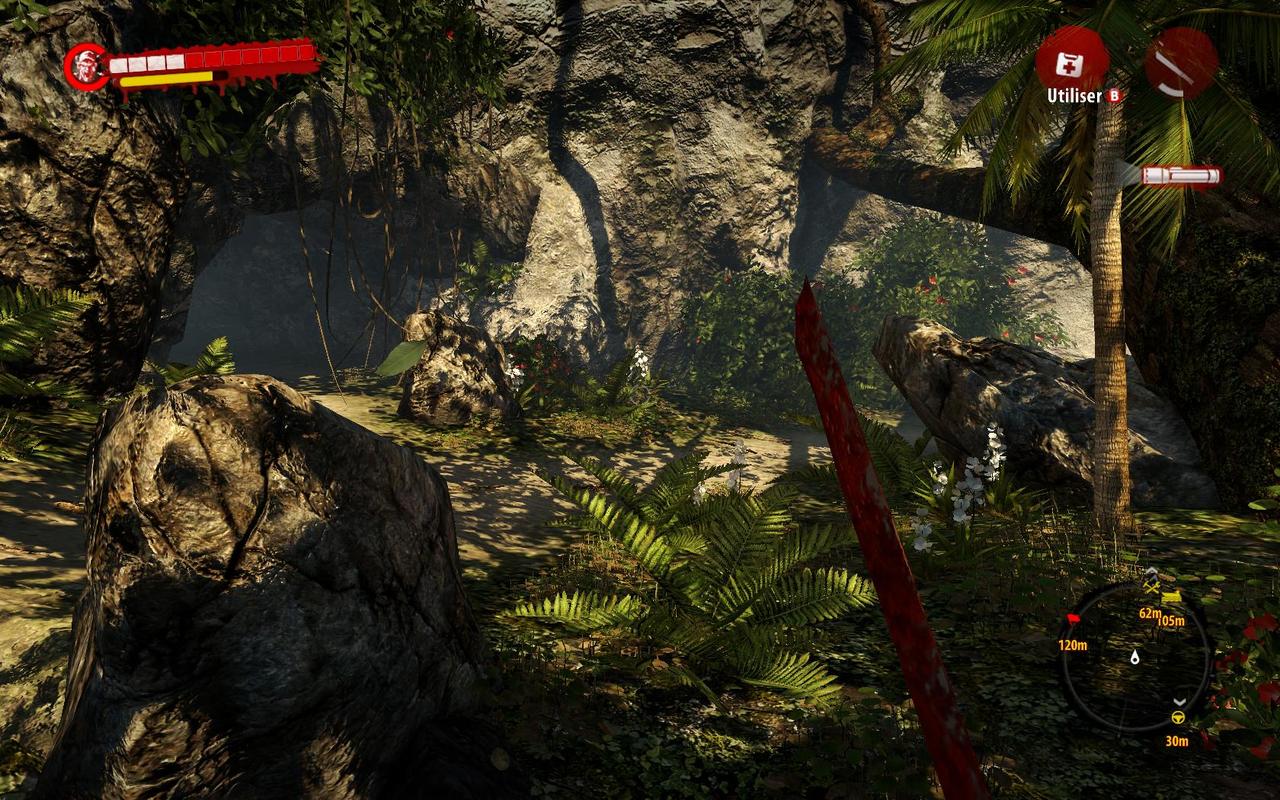
Task: Select the red flag marker on the minimap
Action: pos(1073,620)
